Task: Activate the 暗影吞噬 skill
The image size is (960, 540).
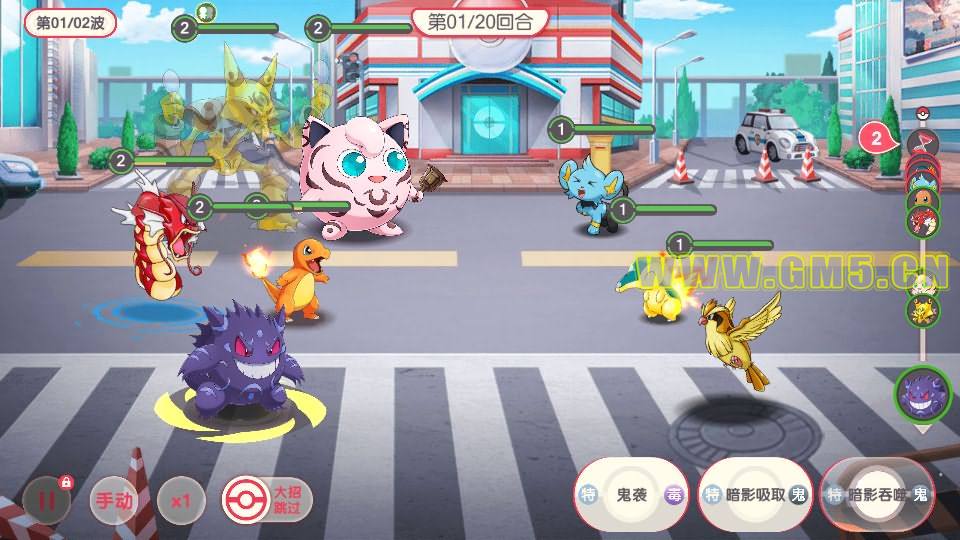Action: 877,495
